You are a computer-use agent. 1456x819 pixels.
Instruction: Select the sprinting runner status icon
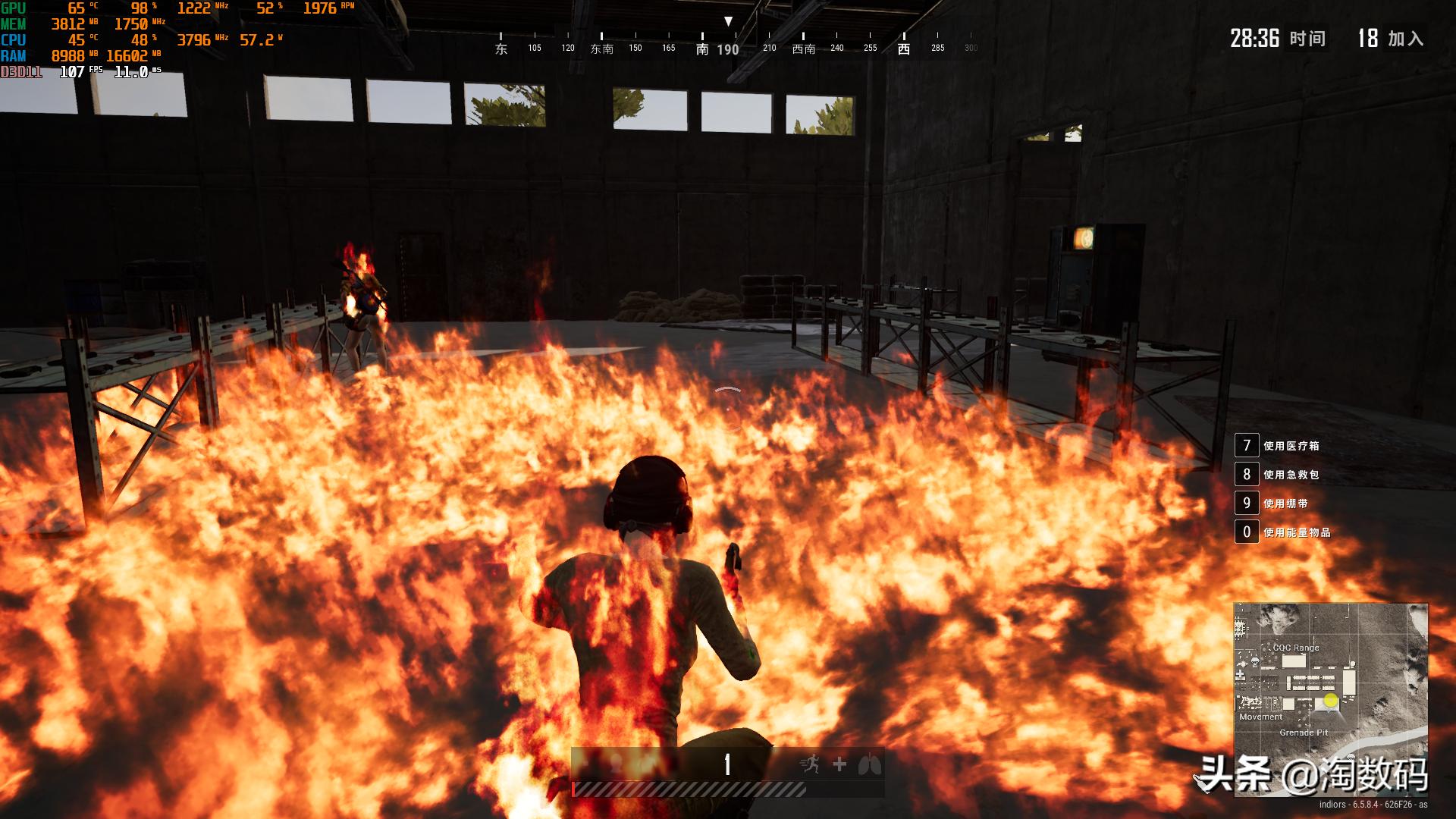[x=810, y=764]
